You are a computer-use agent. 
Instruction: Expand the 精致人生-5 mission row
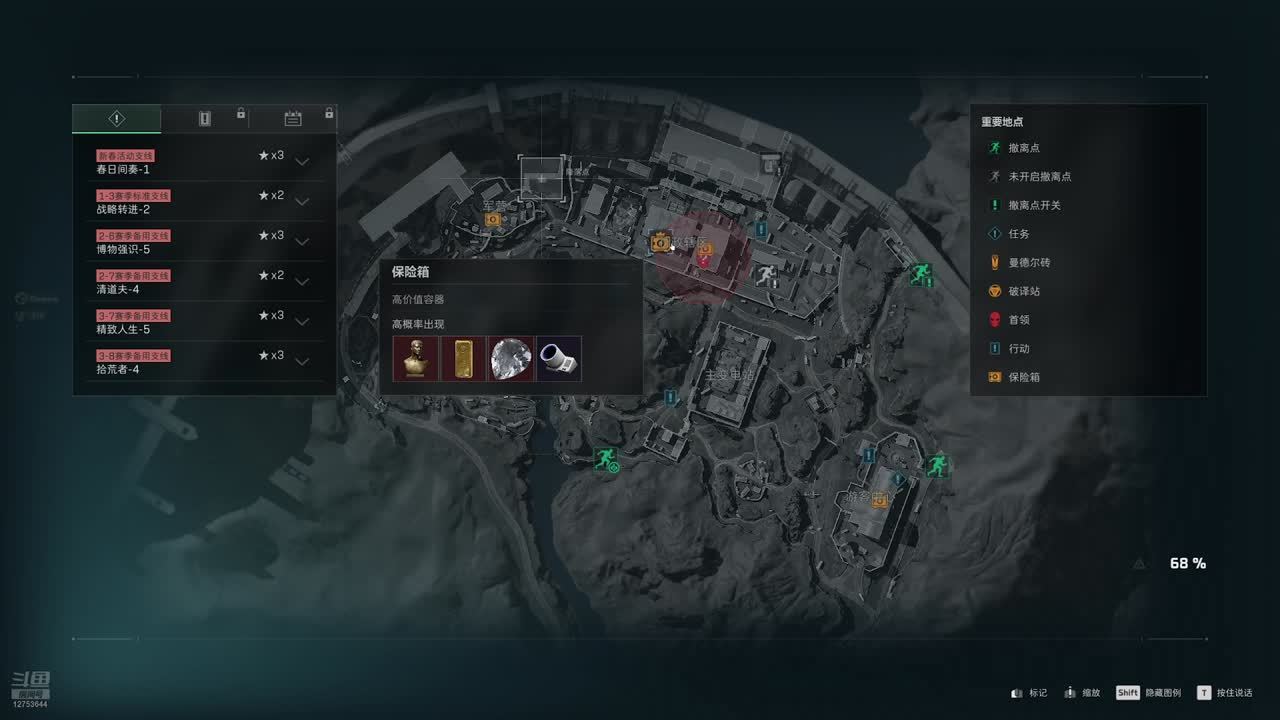coord(301,322)
